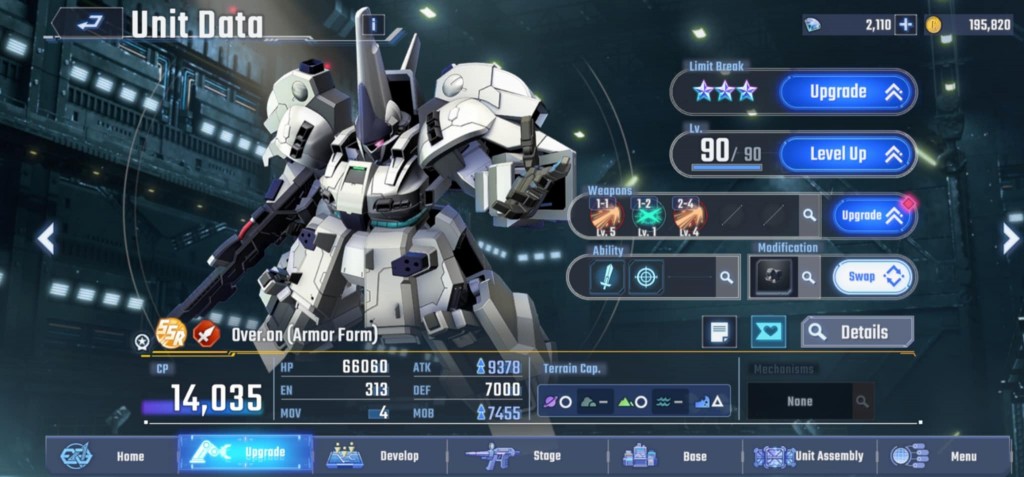Add more gems with the plus button
This screenshot has height=477, width=1024.
(x=905, y=25)
